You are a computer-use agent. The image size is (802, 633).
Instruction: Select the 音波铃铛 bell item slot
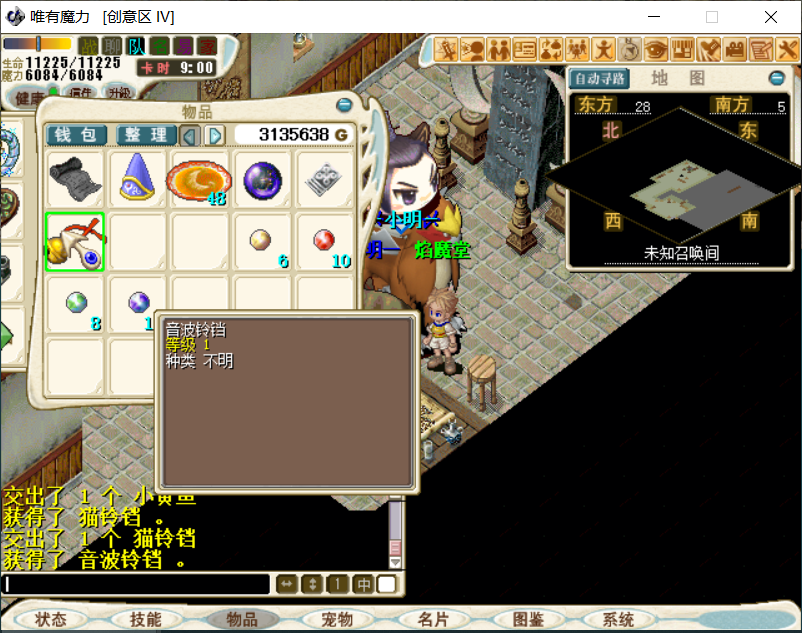[x=74, y=242]
